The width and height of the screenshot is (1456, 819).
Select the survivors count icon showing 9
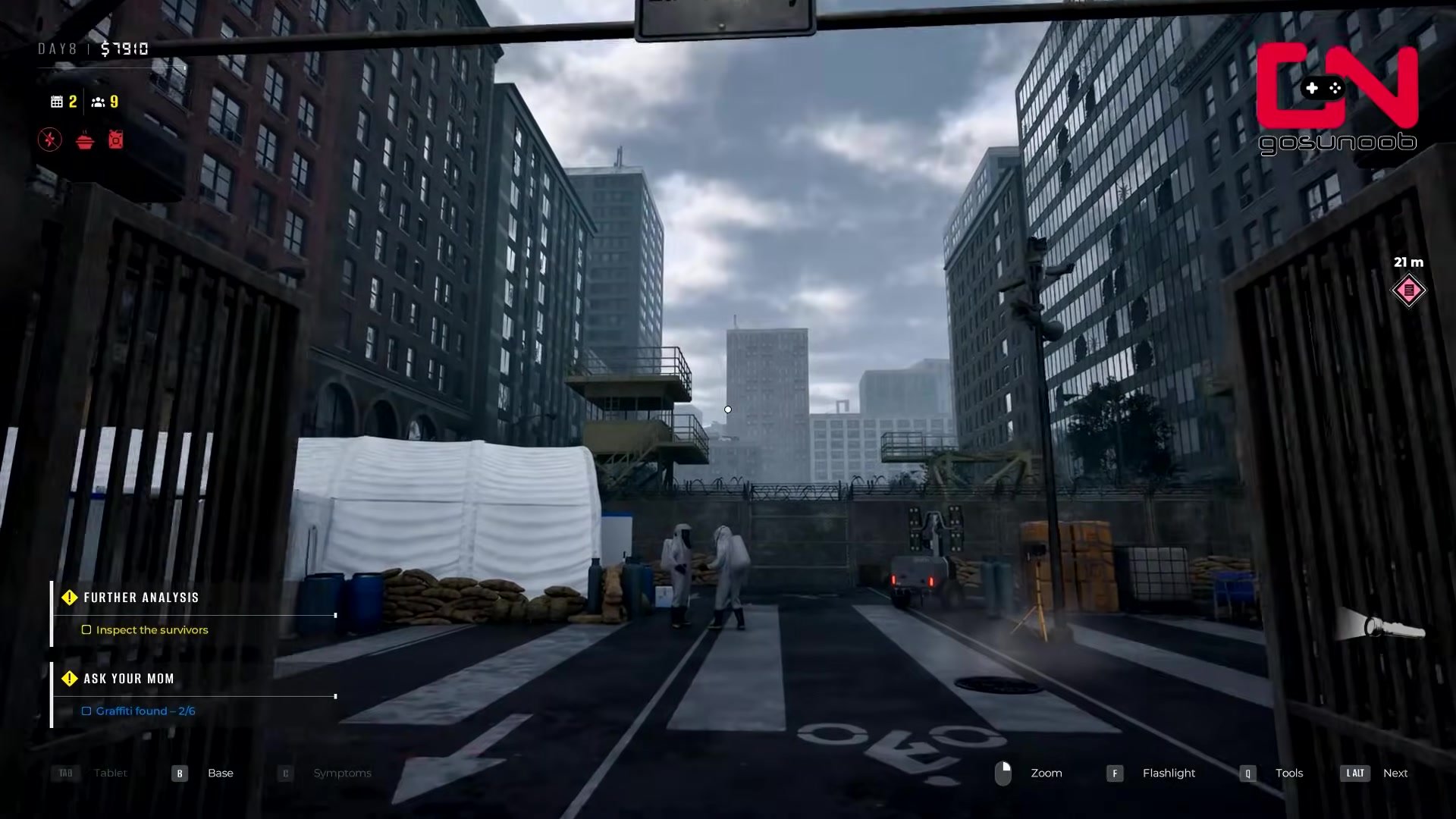pos(99,102)
